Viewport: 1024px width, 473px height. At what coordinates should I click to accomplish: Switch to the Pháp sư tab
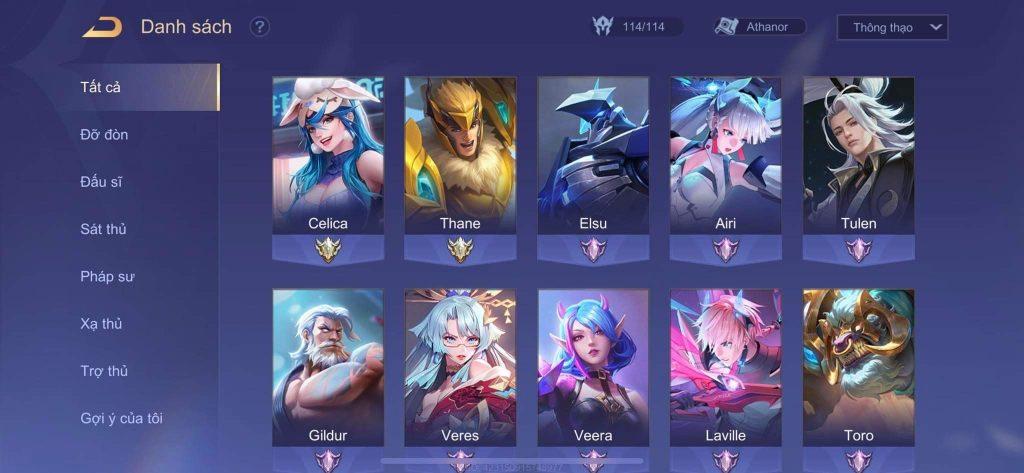(107, 276)
